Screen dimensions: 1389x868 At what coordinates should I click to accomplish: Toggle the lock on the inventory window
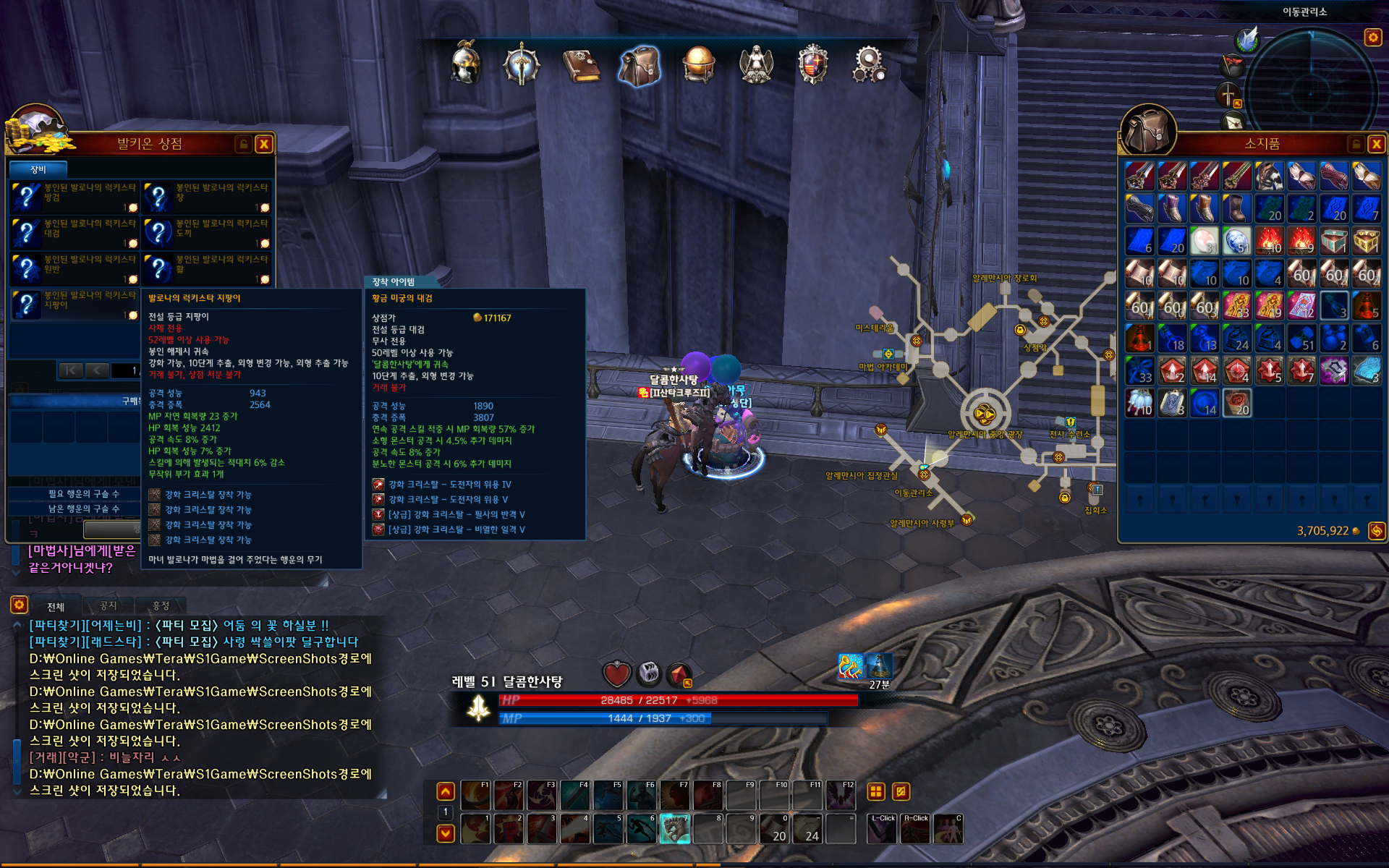pyautogui.click(x=1356, y=144)
